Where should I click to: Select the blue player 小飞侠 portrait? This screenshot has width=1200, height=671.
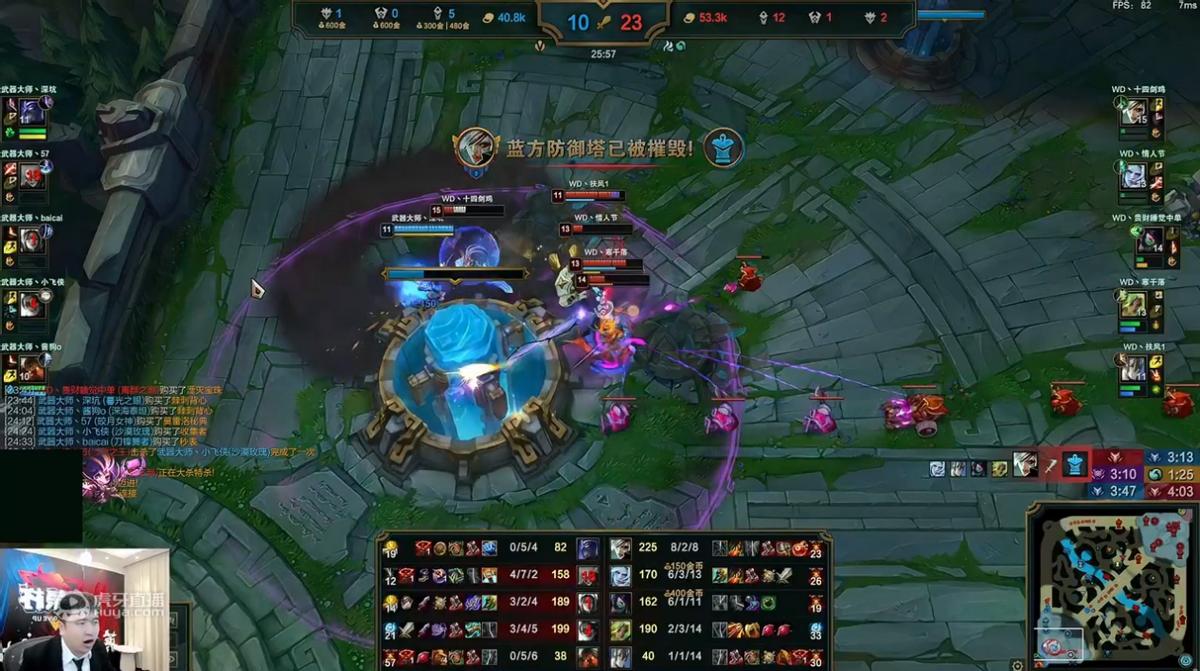(x=31, y=304)
